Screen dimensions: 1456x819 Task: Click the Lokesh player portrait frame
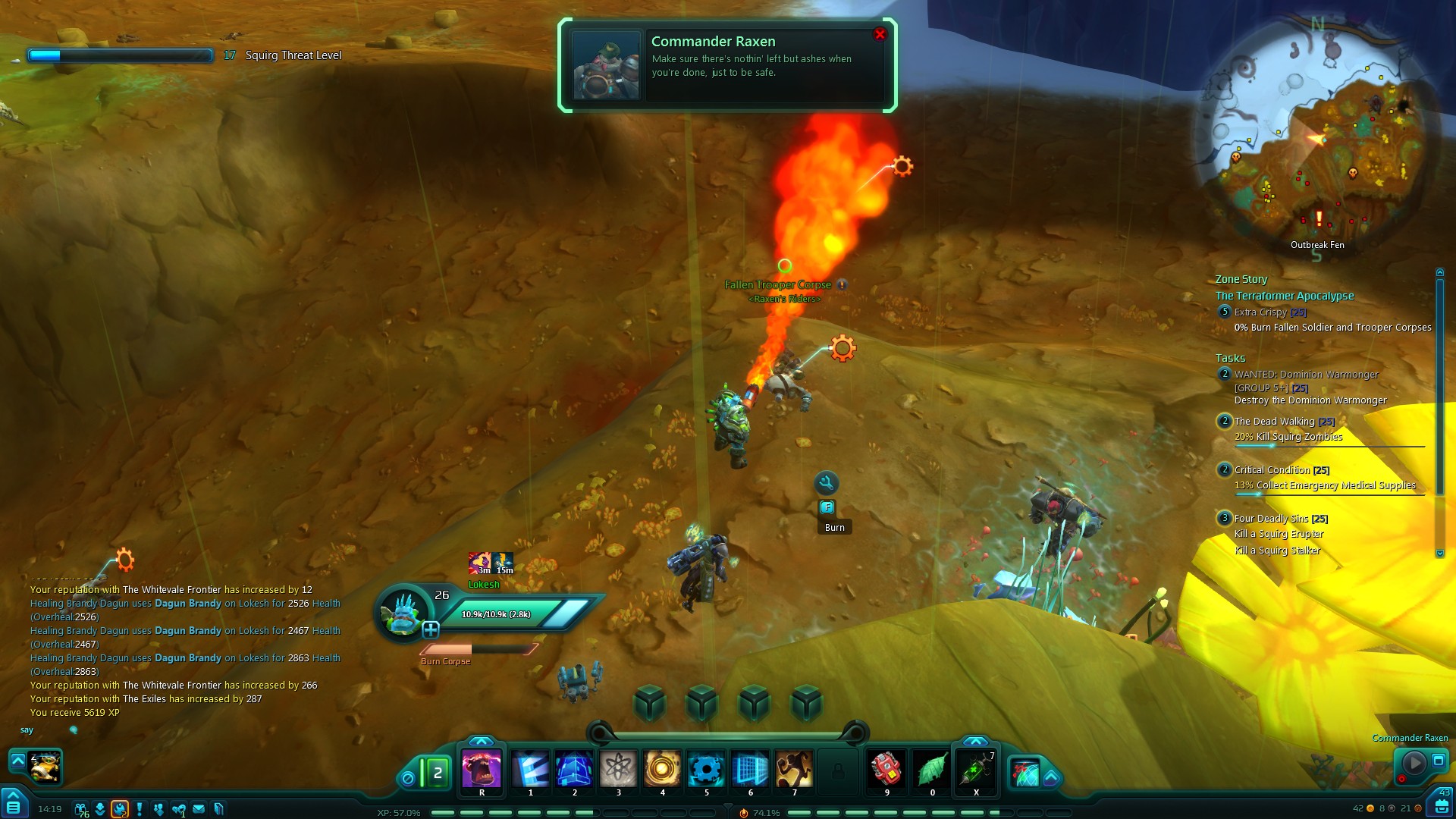tap(402, 613)
